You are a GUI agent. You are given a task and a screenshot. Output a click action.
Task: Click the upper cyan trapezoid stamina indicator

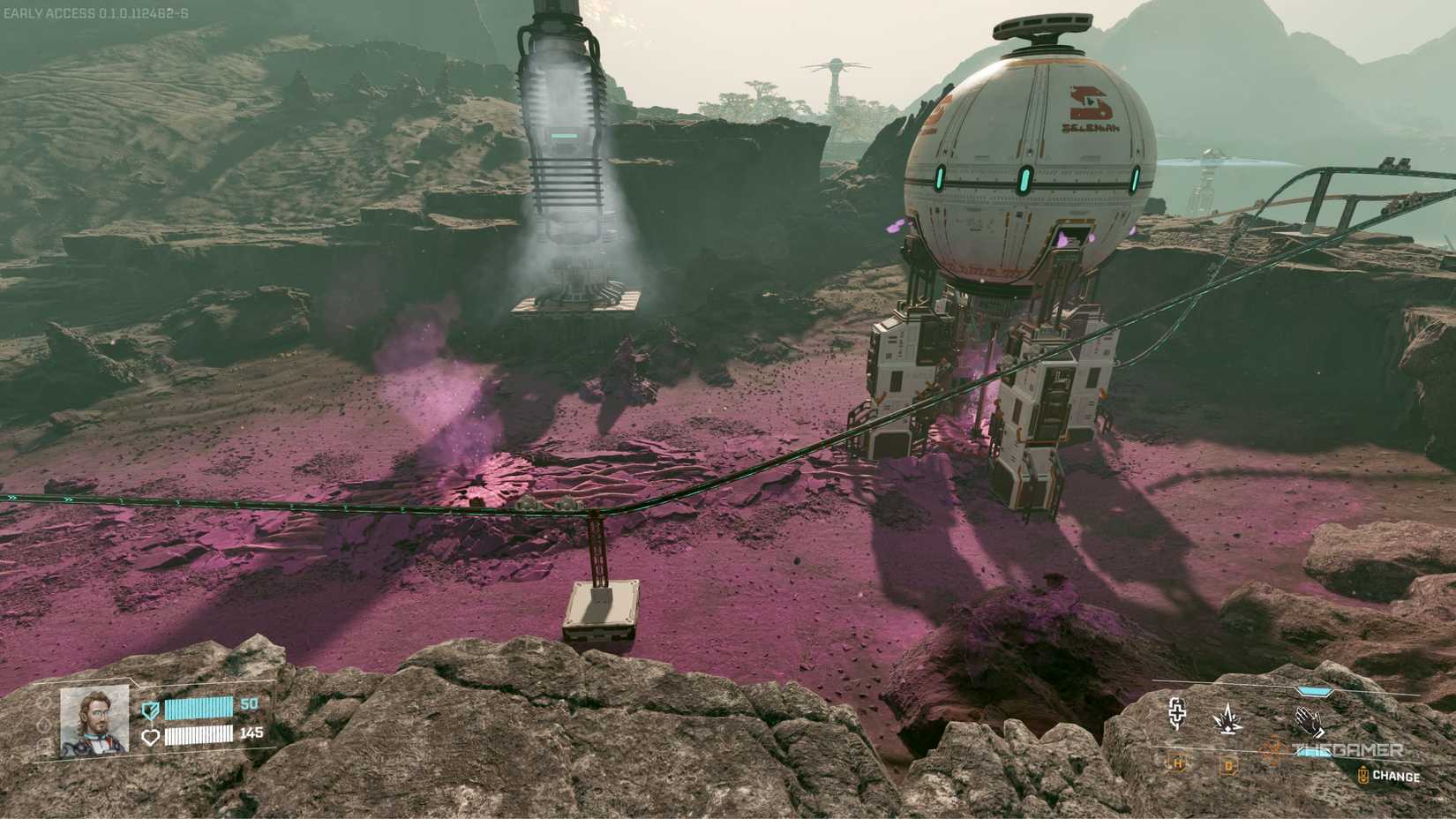click(1315, 689)
